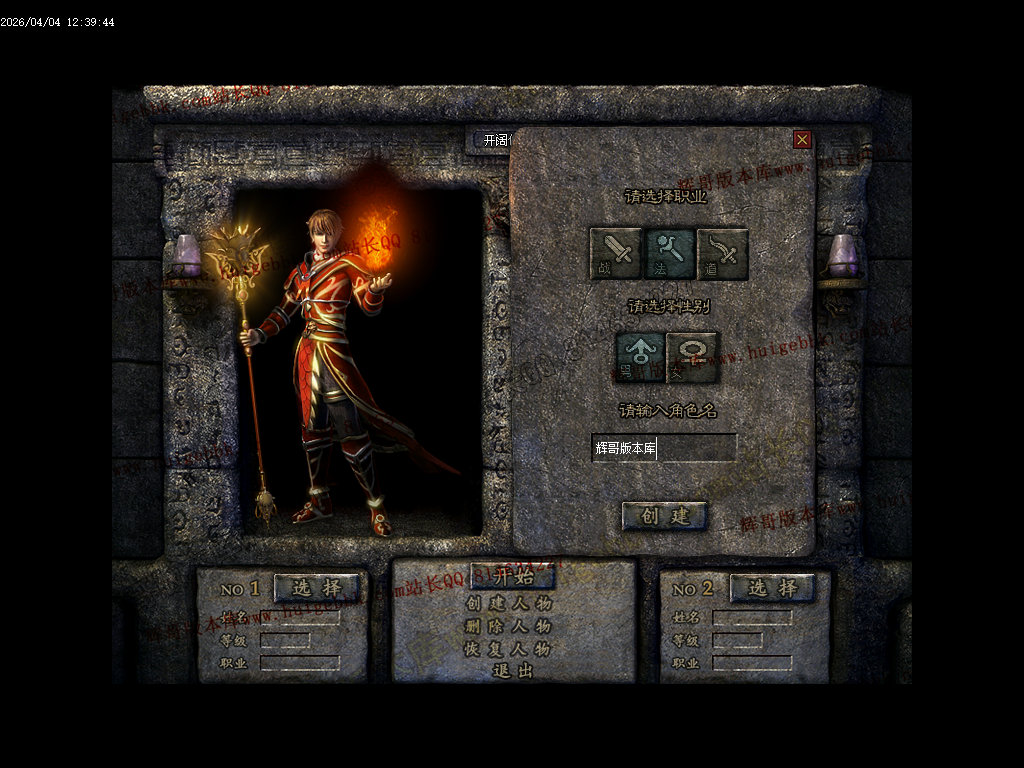
Task: Choose 删除人物 delete character option
Action: point(509,627)
